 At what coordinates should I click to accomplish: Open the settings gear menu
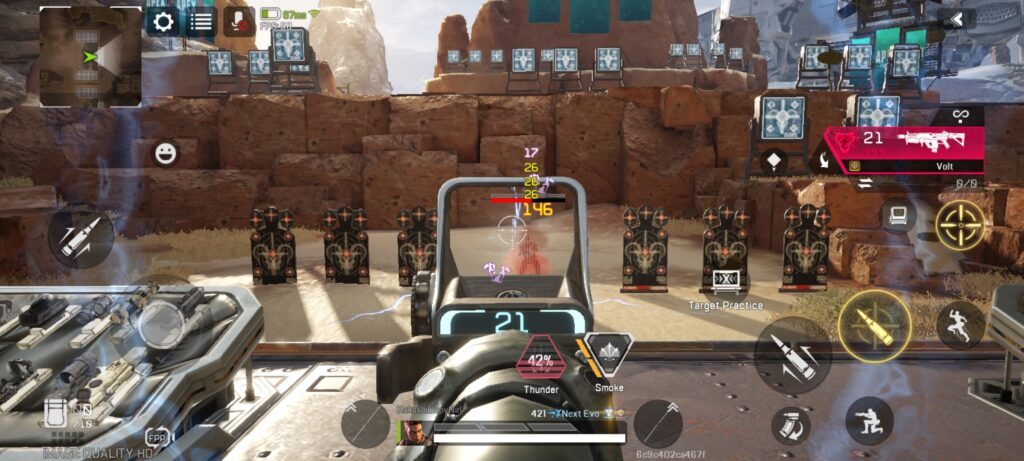(162, 21)
